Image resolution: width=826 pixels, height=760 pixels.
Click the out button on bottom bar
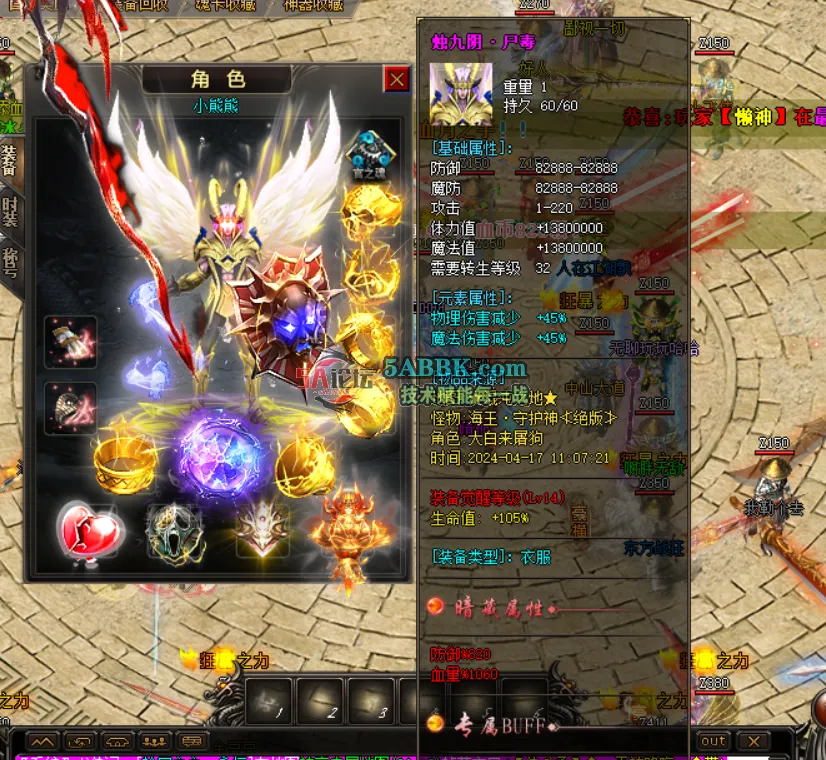pyautogui.click(x=713, y=741)
